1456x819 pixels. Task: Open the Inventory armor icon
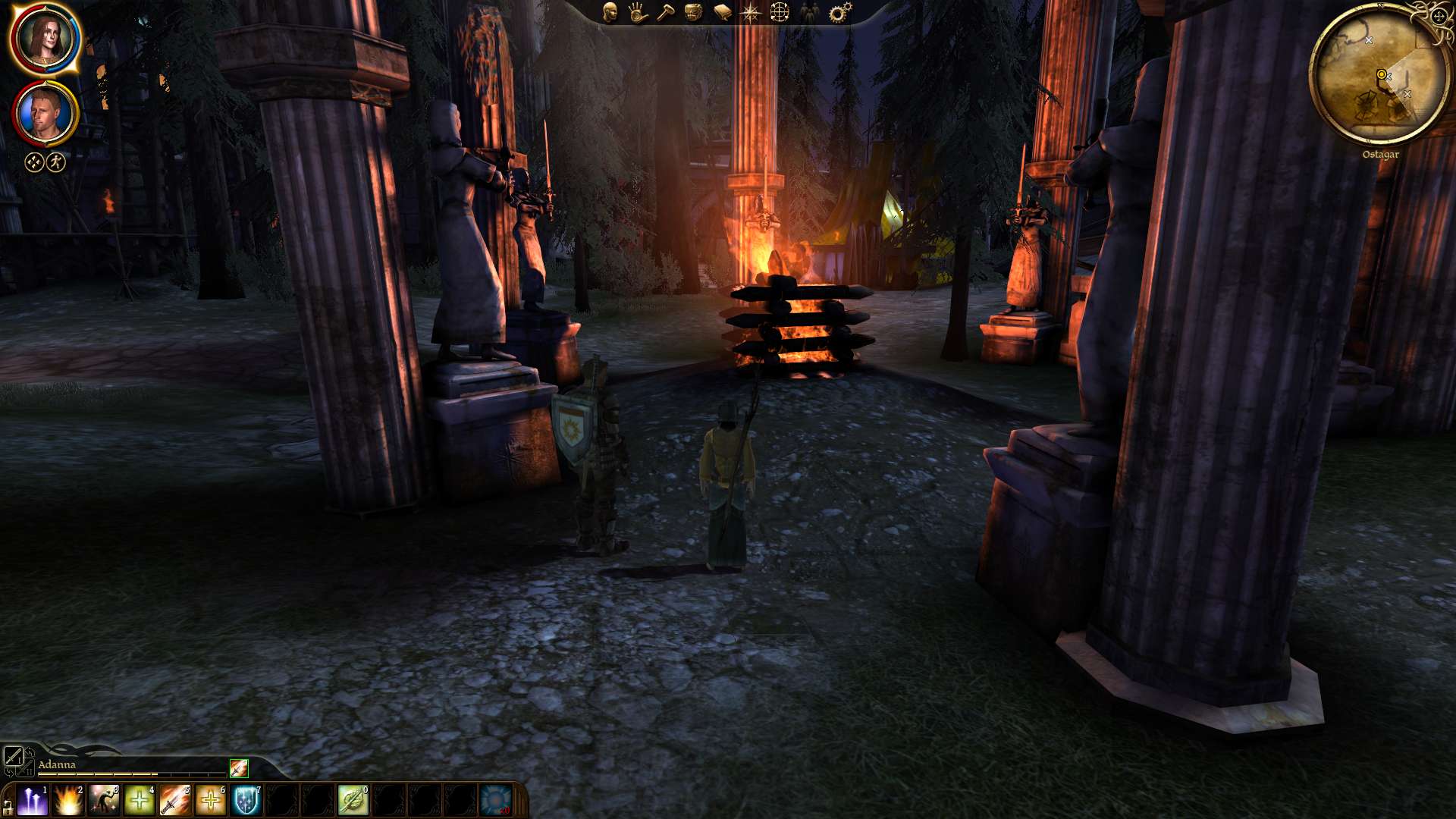click(x=693, y=11)
